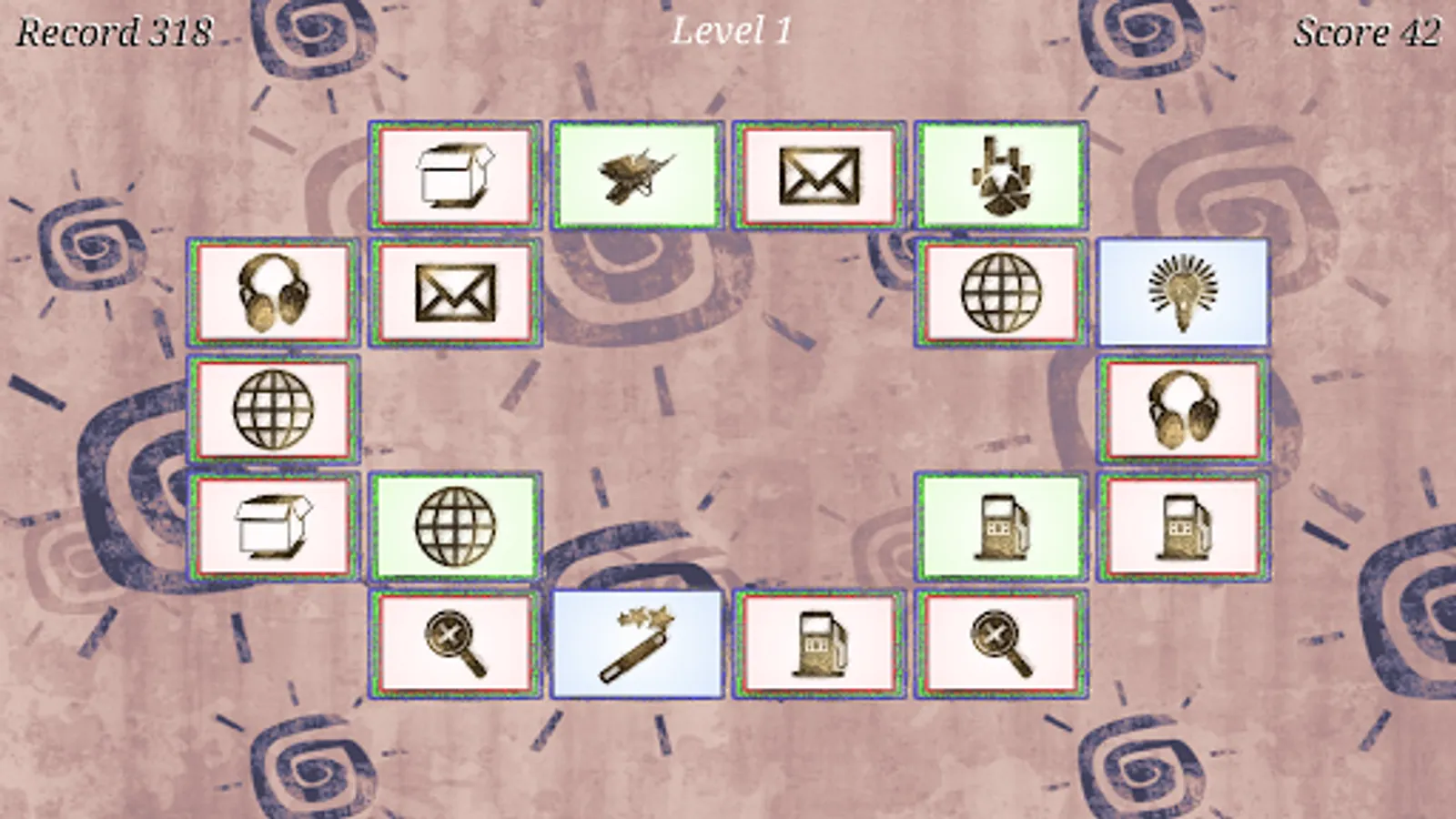Select the rightmost fuel pump tile

point(1182,528)
